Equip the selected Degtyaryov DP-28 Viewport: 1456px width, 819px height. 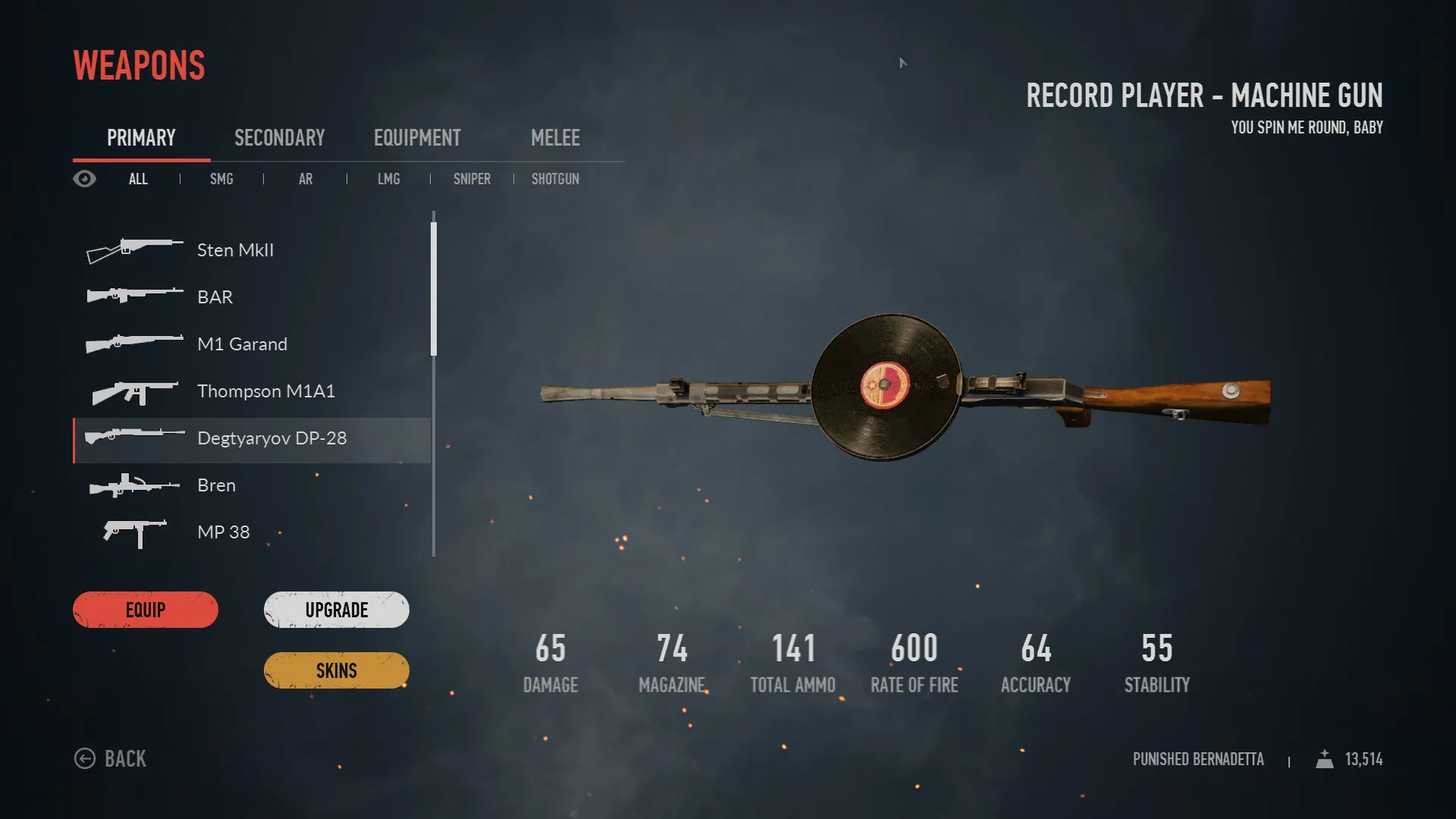pyautogui.click(x=146, y=610)
